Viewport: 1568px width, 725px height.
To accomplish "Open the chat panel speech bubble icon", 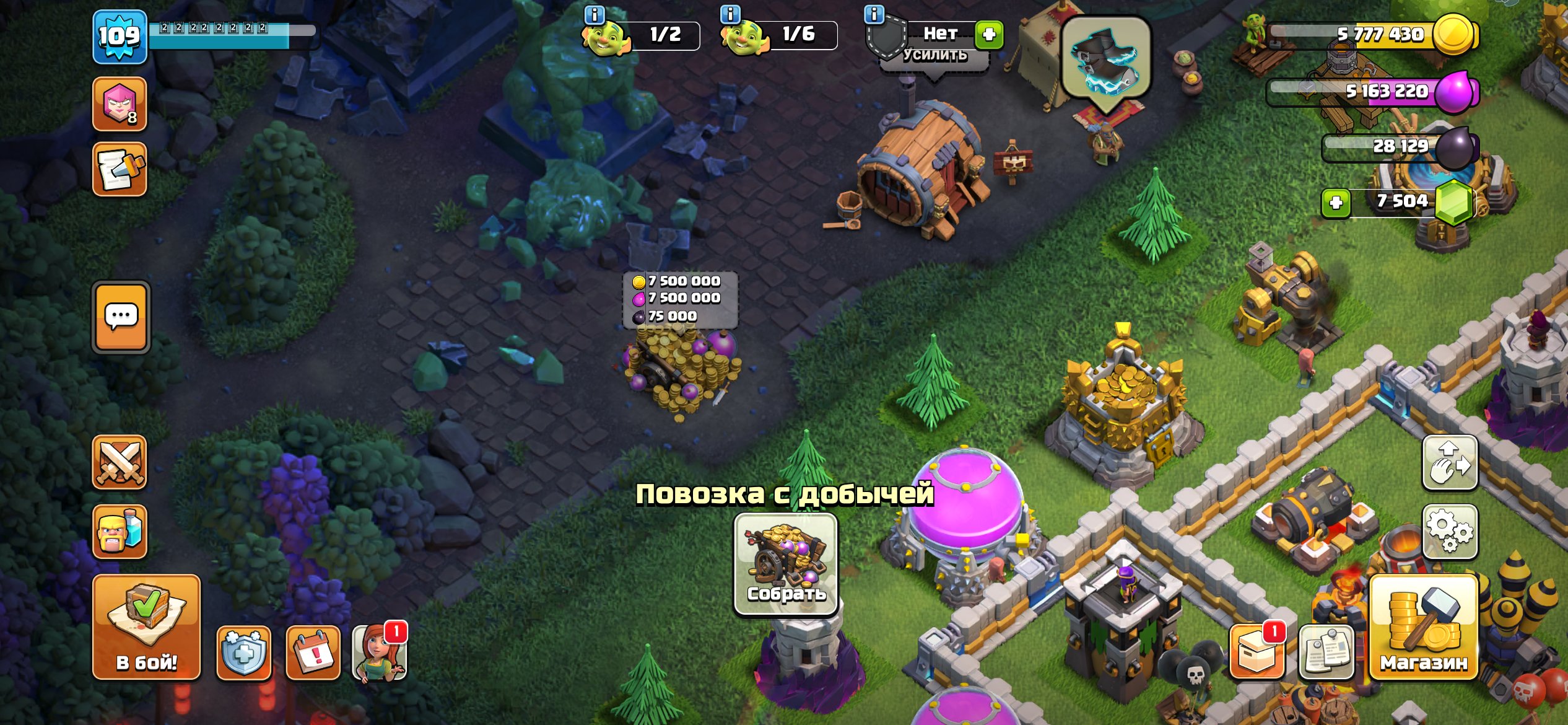I will (x=120, y=318).
